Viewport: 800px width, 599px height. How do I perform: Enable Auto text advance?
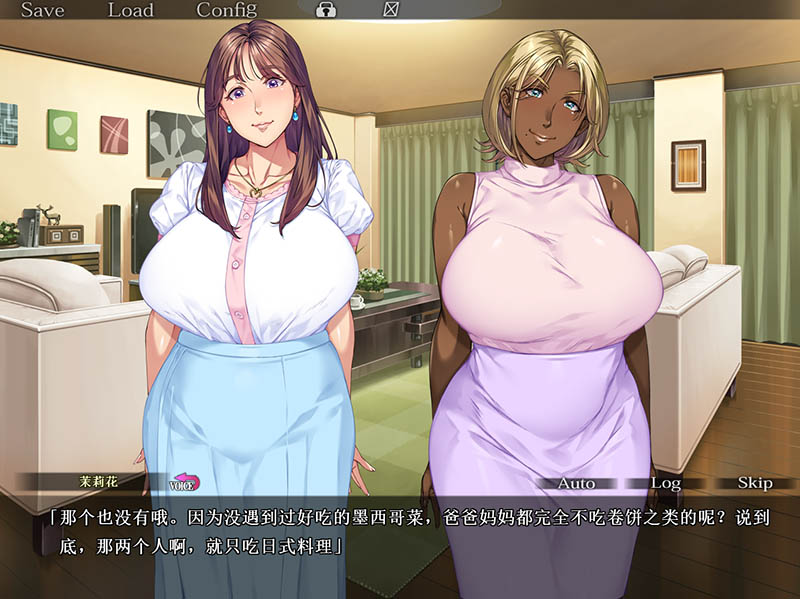tap(575, 483)
